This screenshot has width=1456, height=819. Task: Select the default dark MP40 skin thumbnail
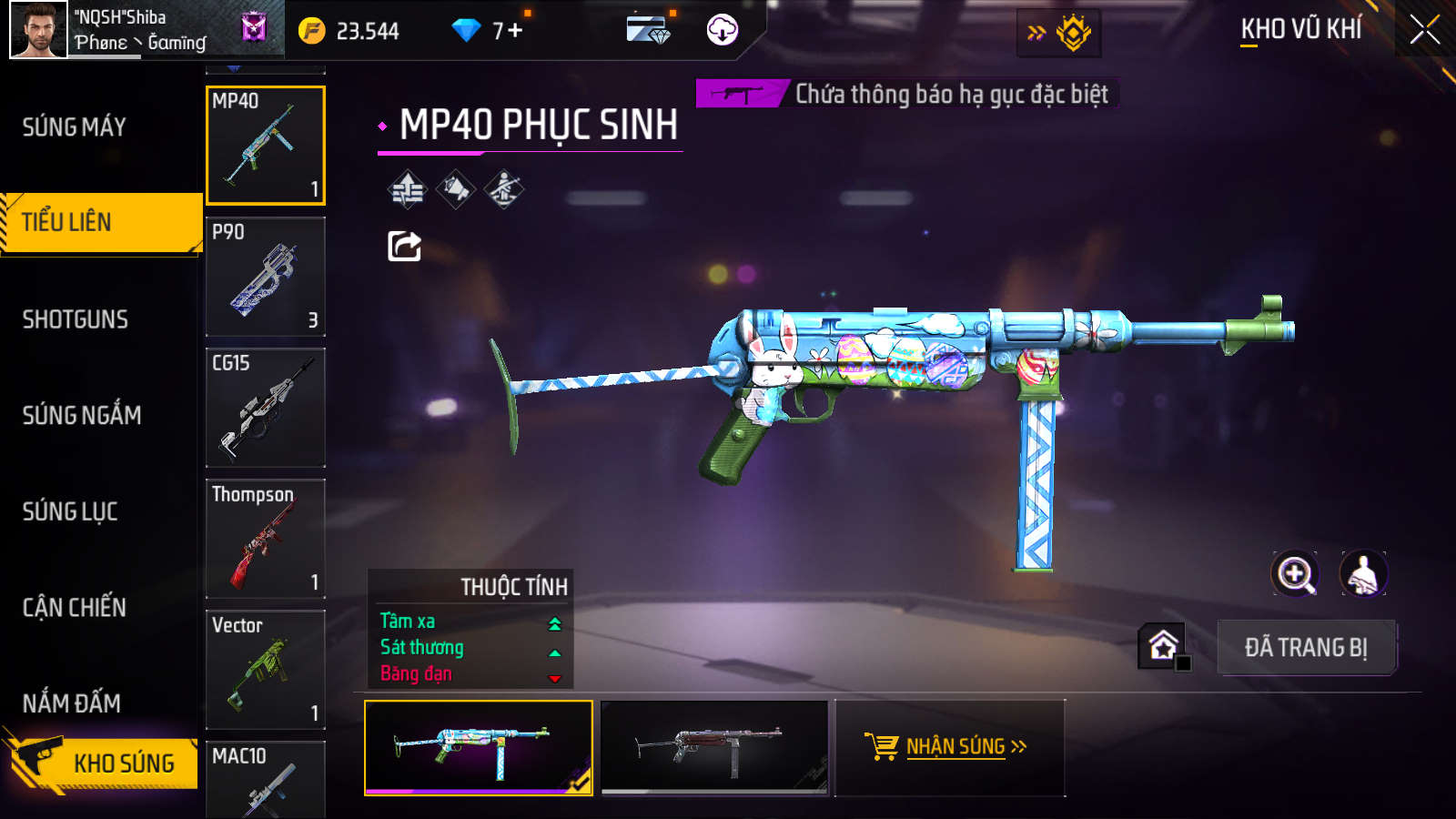715,747
